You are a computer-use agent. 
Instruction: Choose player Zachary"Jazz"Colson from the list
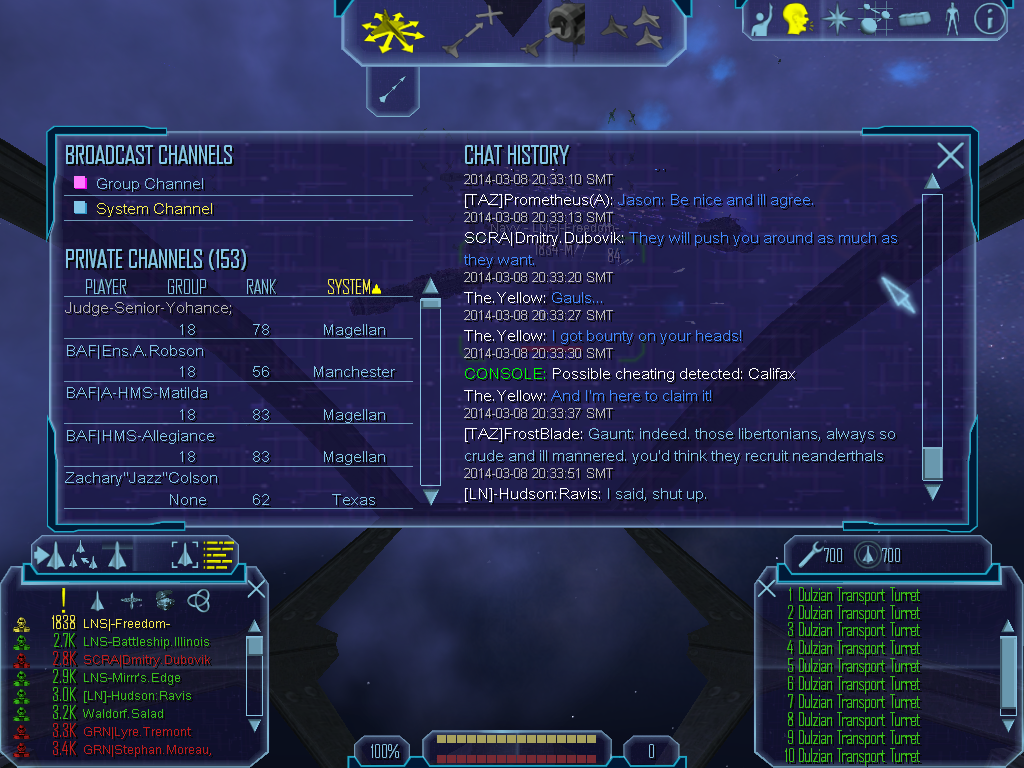(141, 478)
